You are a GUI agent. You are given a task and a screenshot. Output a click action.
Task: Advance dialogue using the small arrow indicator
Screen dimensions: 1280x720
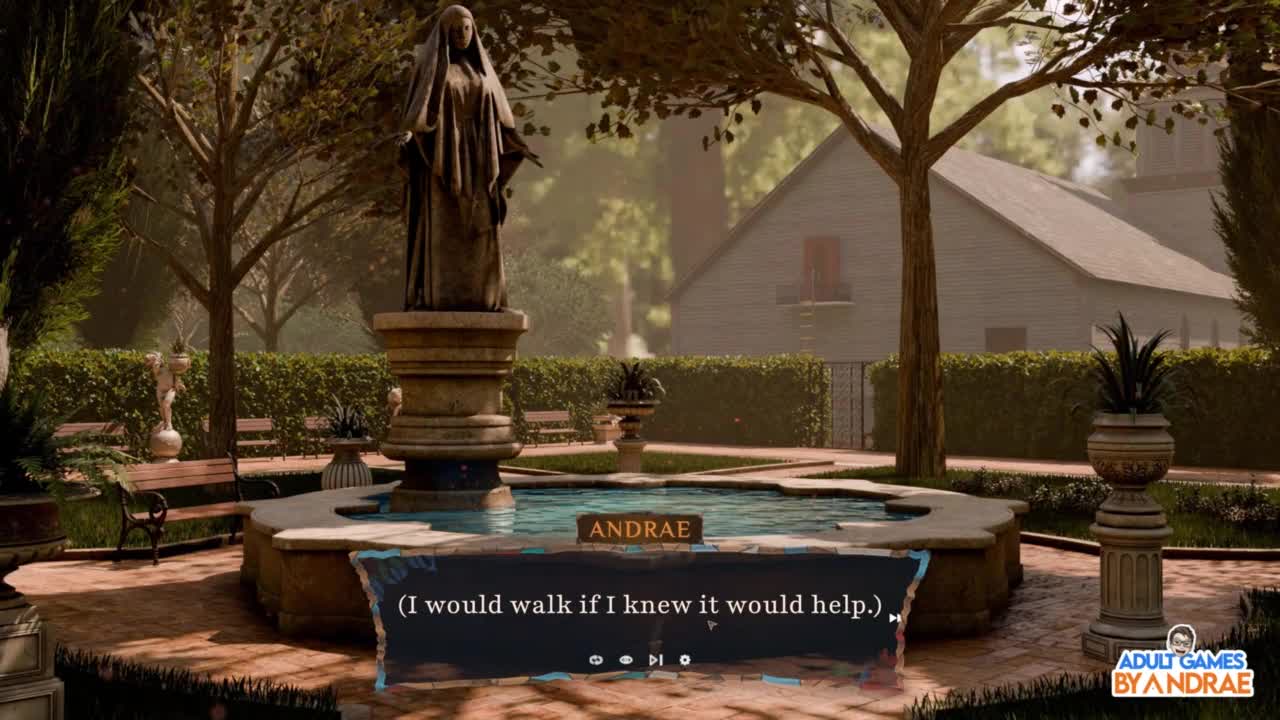point(894,618)
